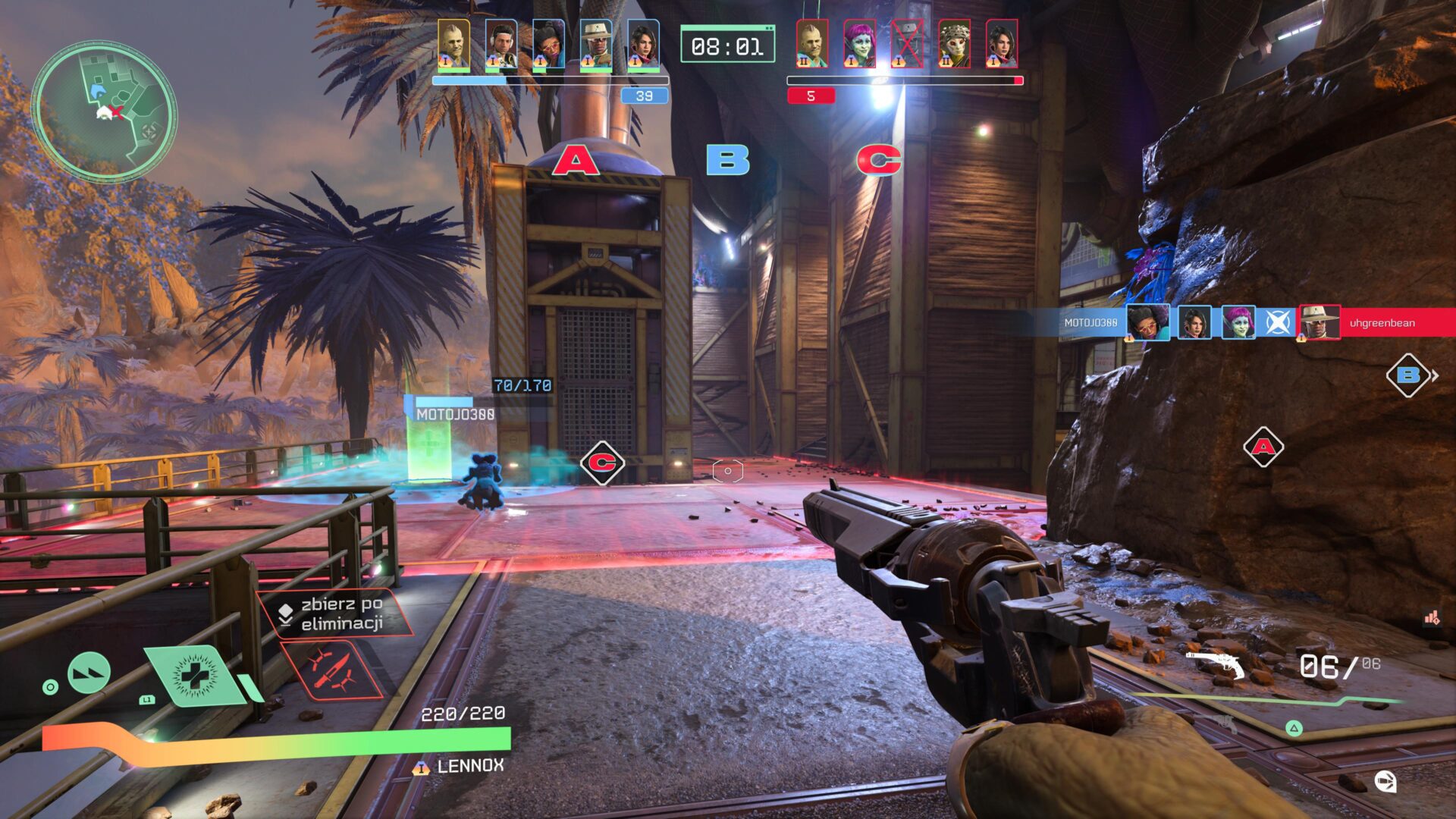Click the MOTOJO388 teammate nameplate
The image size is (1456, 819).
coord(455,414)
